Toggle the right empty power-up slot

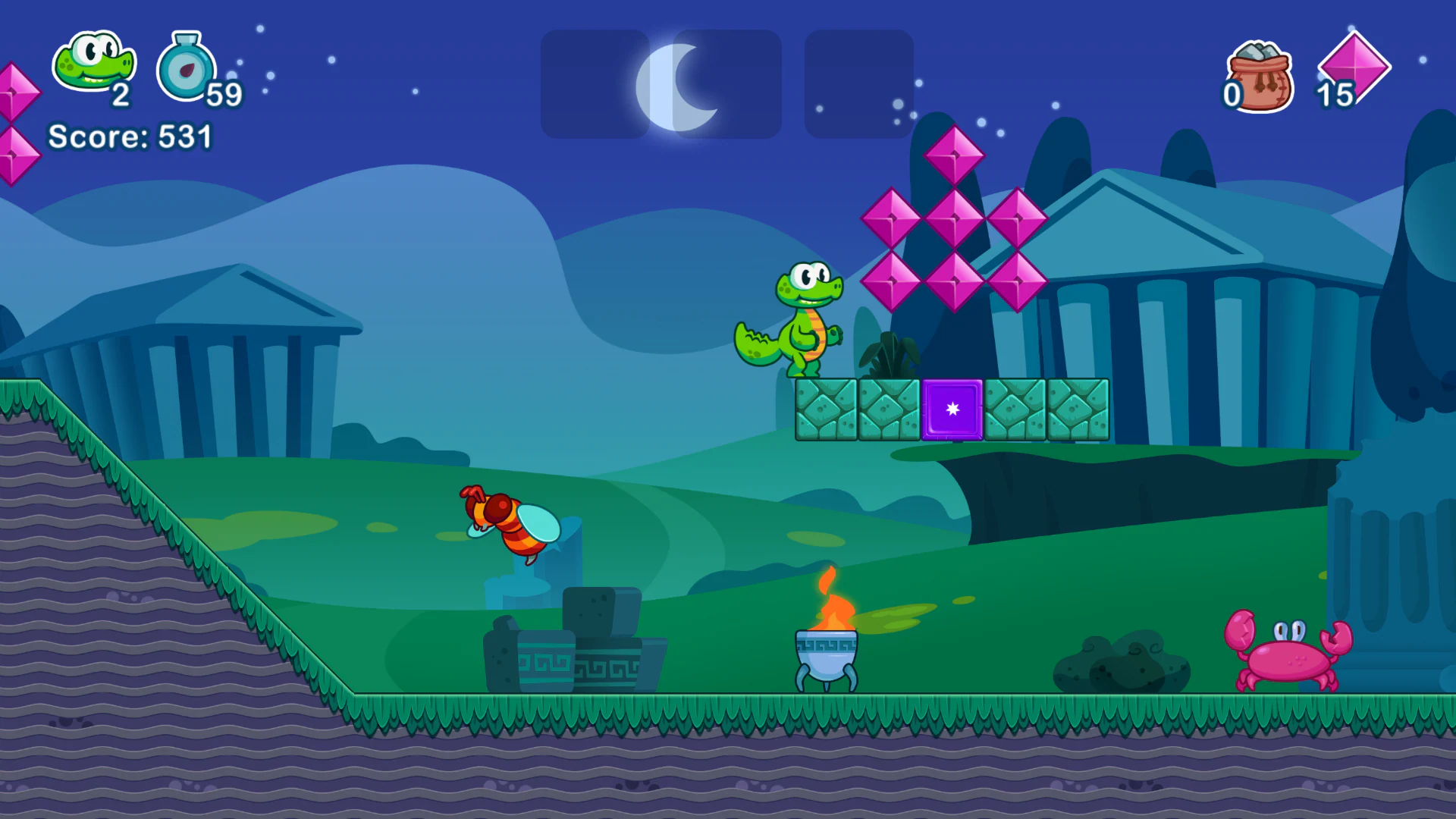(858, 83)
